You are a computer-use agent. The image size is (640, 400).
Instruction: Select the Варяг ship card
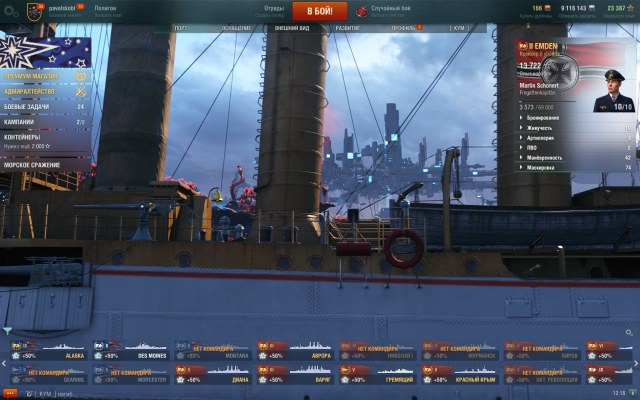coord(295,375)
